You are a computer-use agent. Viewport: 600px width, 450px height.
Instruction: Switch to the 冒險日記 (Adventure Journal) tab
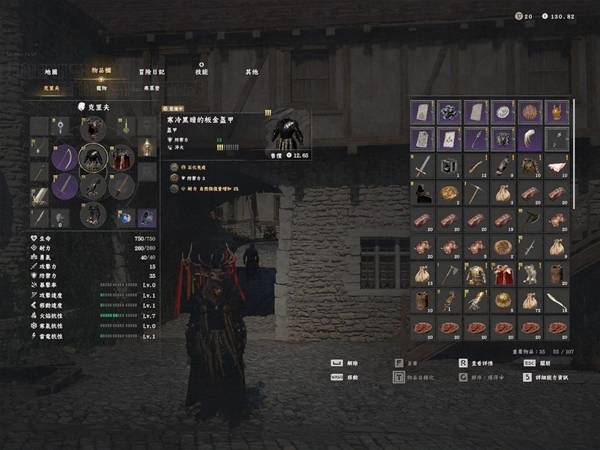153,72
